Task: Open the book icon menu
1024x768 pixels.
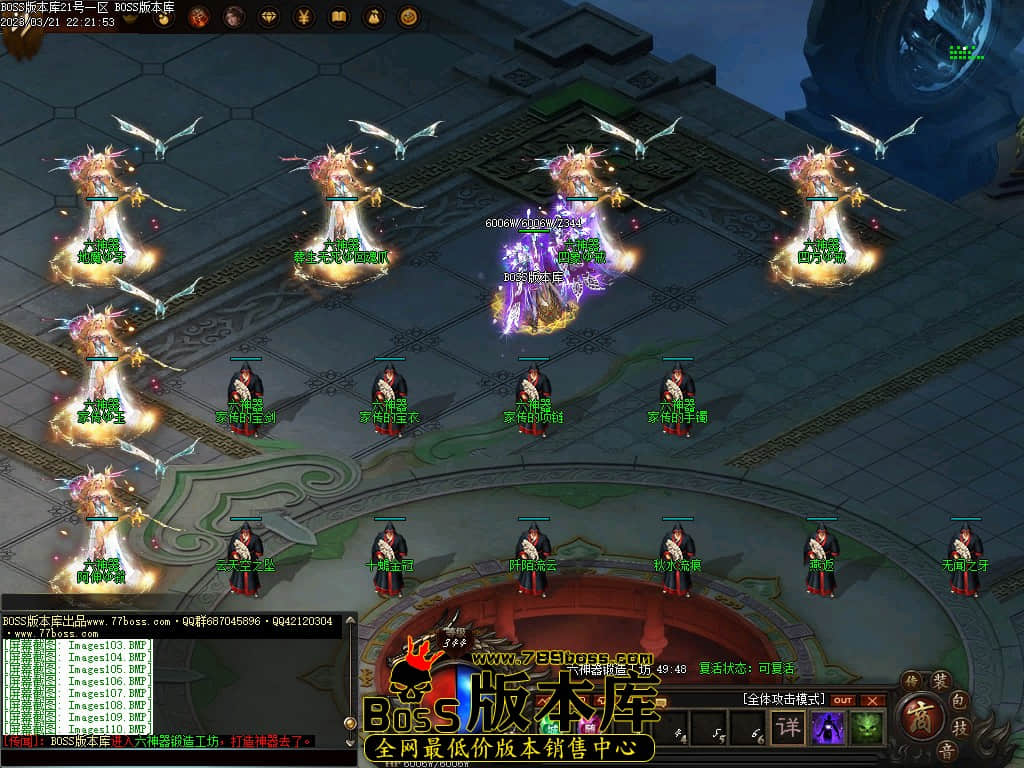Action: pos(339,17)
